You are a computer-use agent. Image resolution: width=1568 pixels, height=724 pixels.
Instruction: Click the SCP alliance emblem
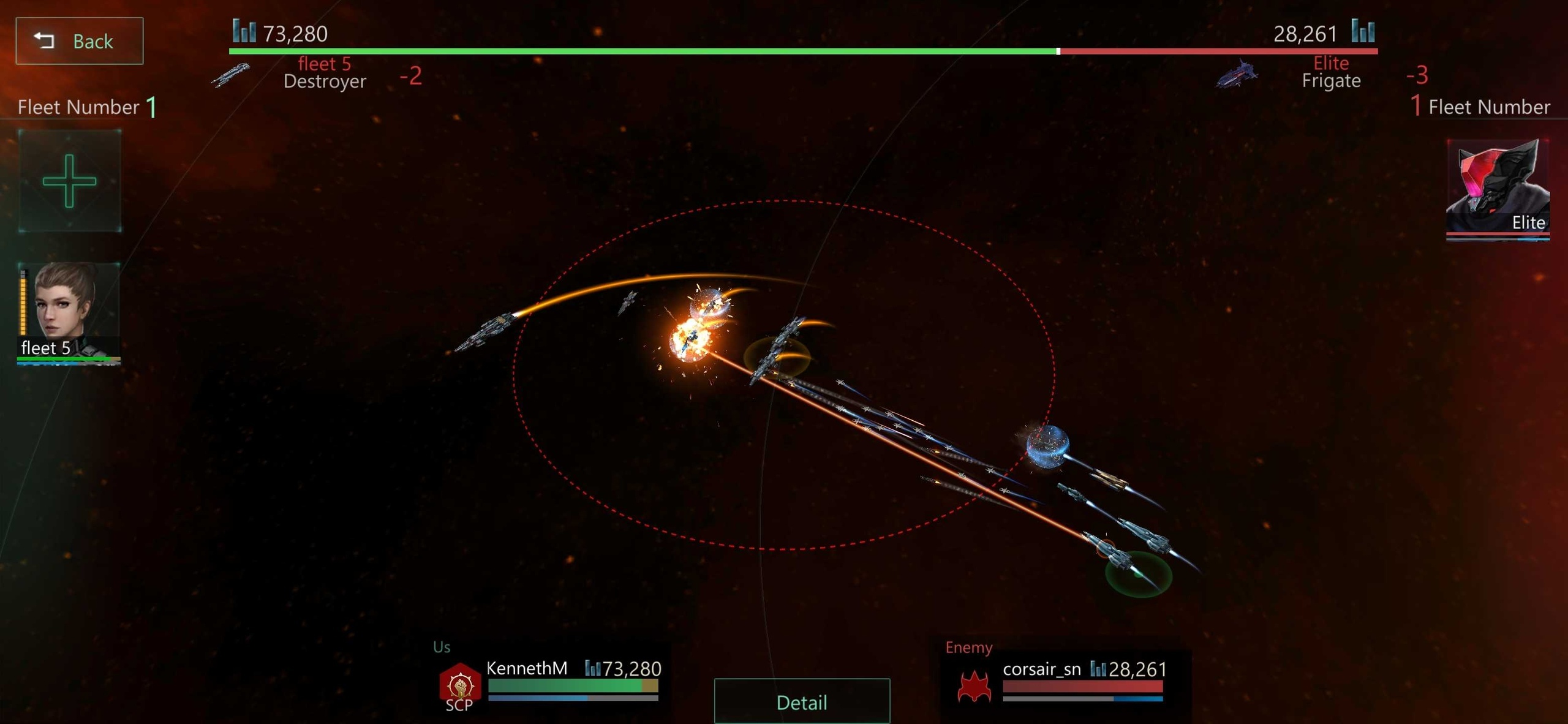(x=460, y=685)
